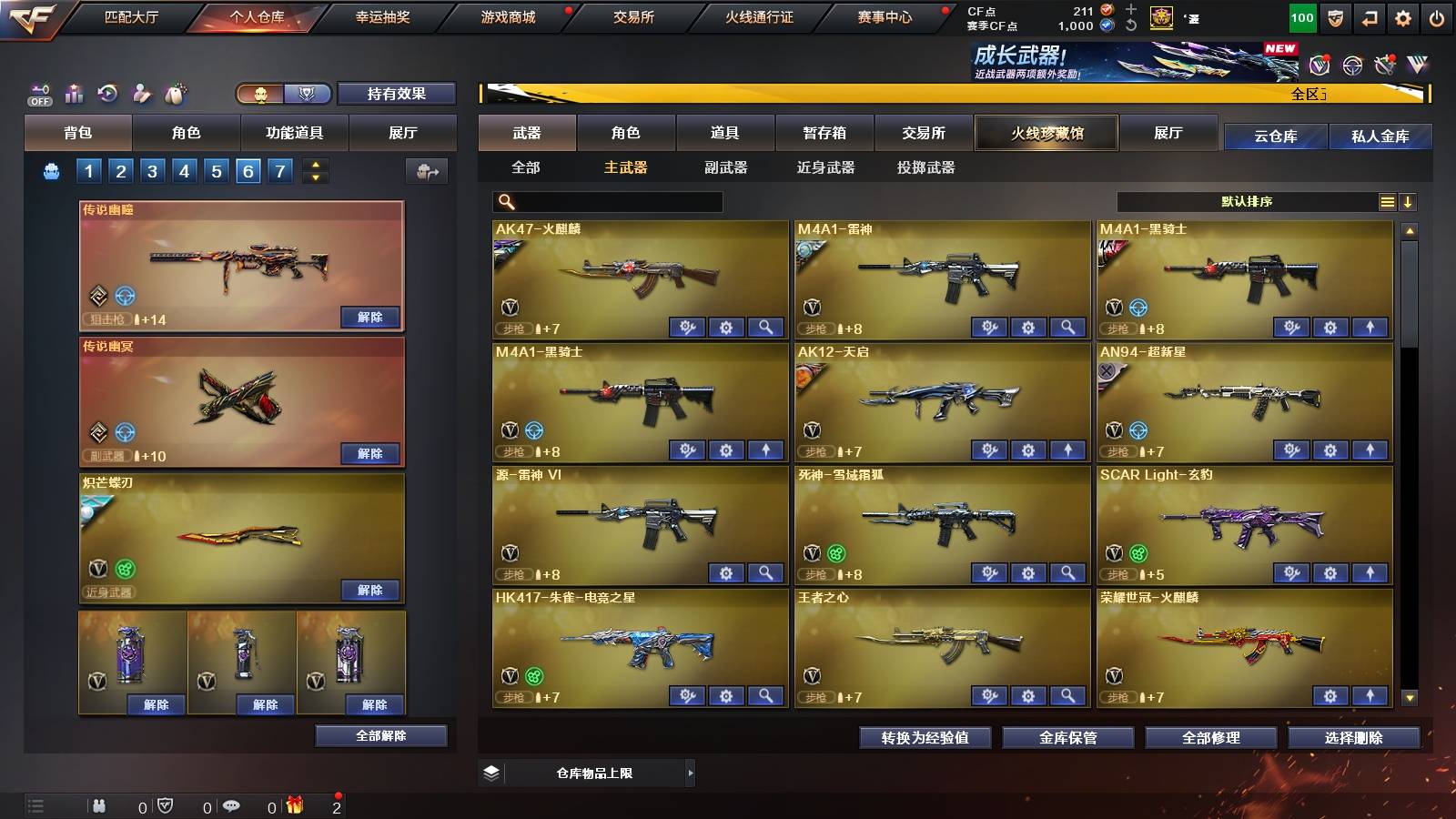
Task: Toggle the OFF key switch at top left
Action: (x=39, y=94)
